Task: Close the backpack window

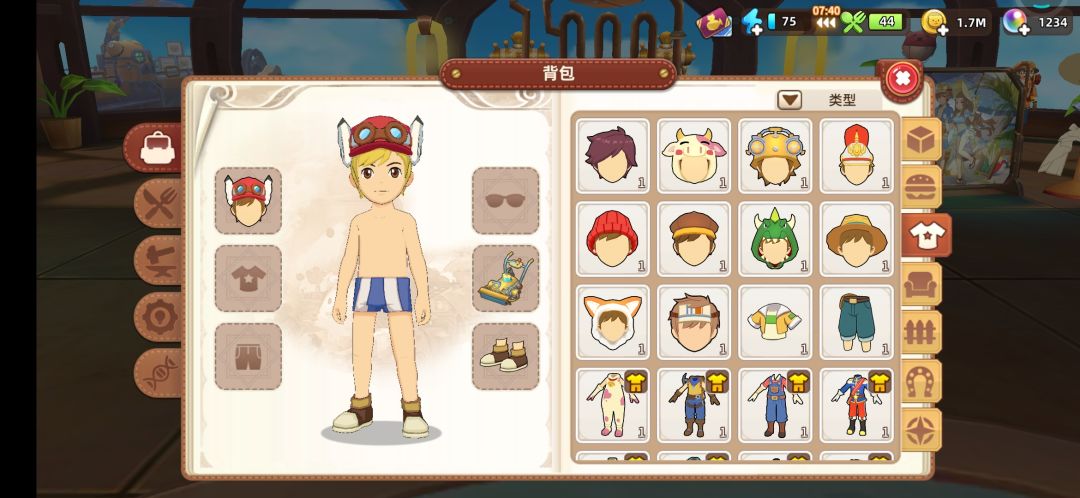Action: tap(901, 78)
